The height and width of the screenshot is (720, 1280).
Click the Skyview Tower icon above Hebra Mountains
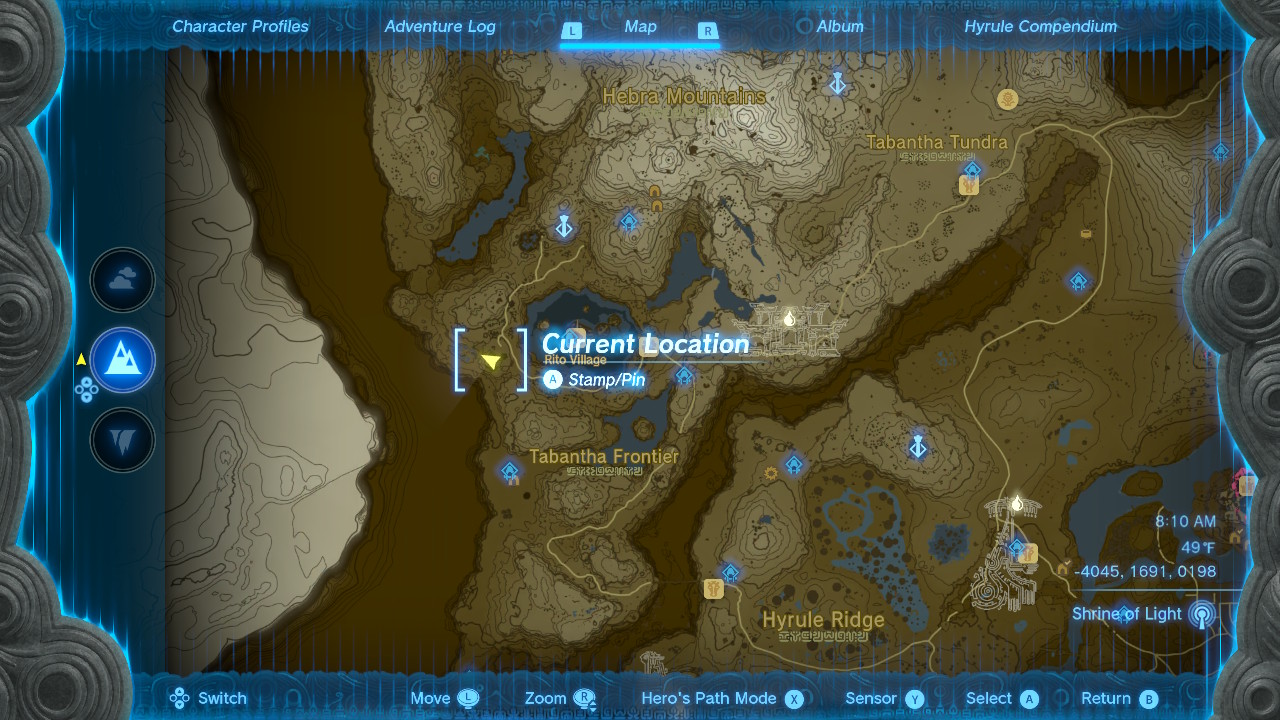click(838, 84)
